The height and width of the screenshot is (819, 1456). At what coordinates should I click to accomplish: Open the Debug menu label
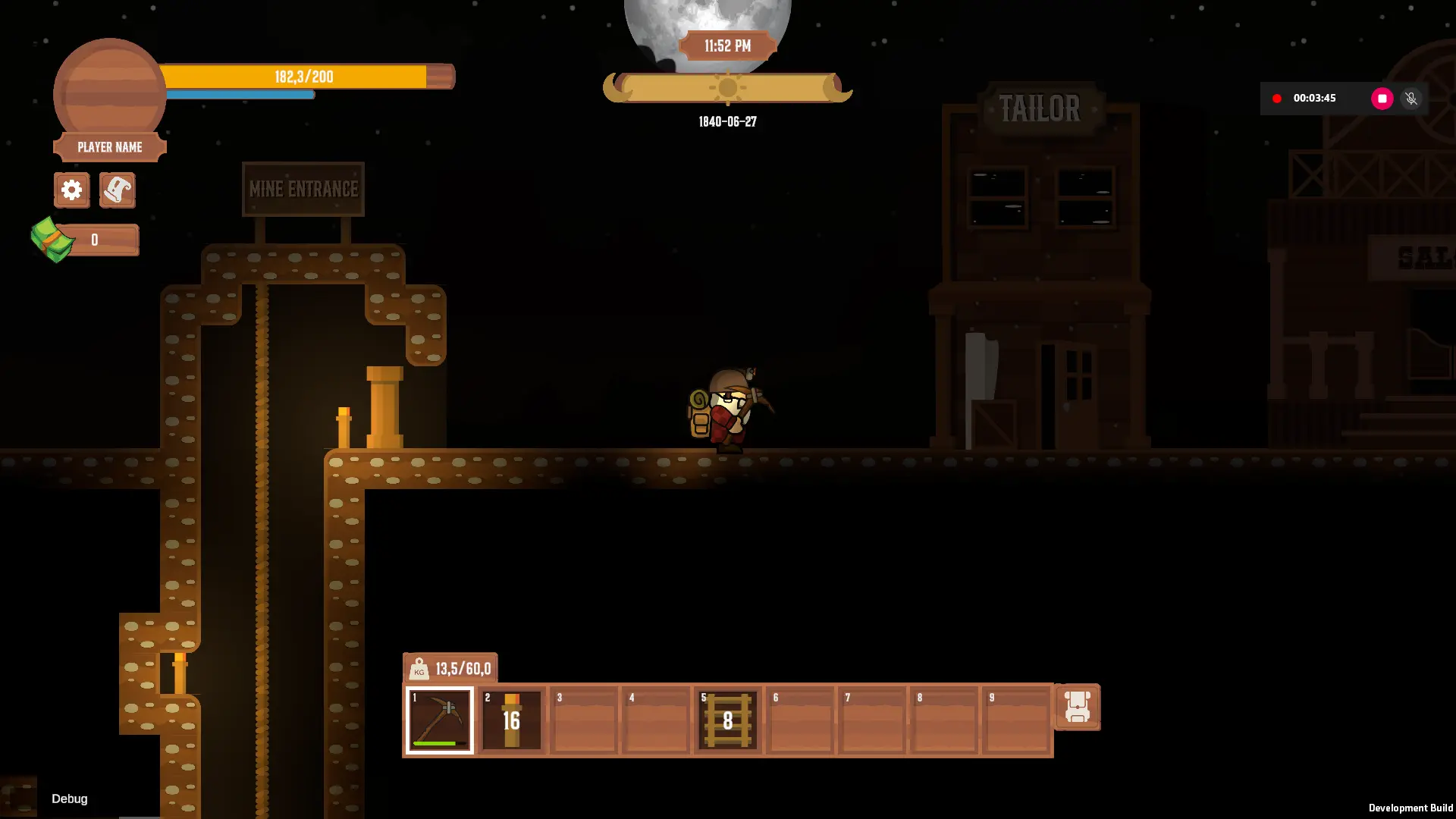70,799
